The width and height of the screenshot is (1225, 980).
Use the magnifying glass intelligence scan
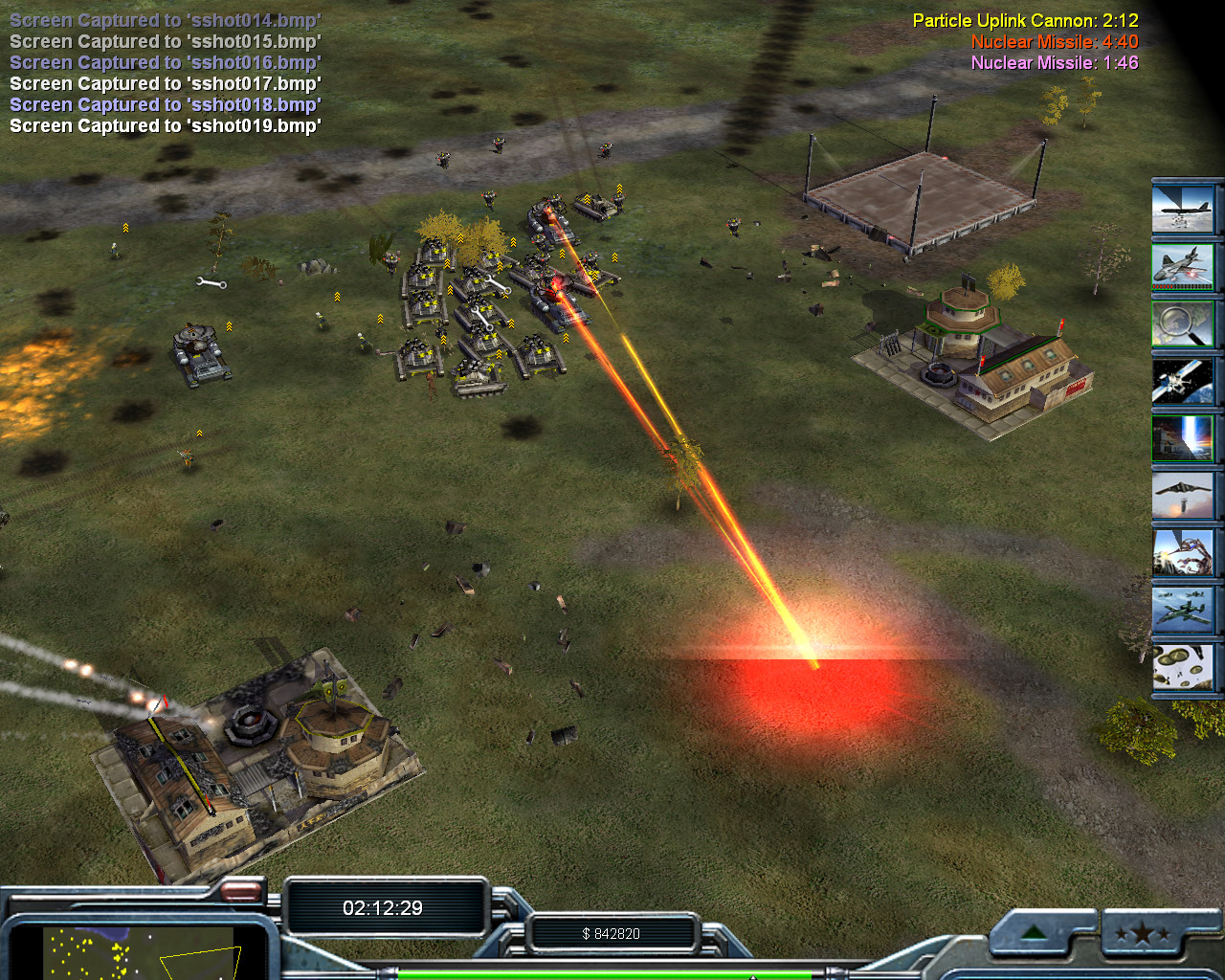1183,323
